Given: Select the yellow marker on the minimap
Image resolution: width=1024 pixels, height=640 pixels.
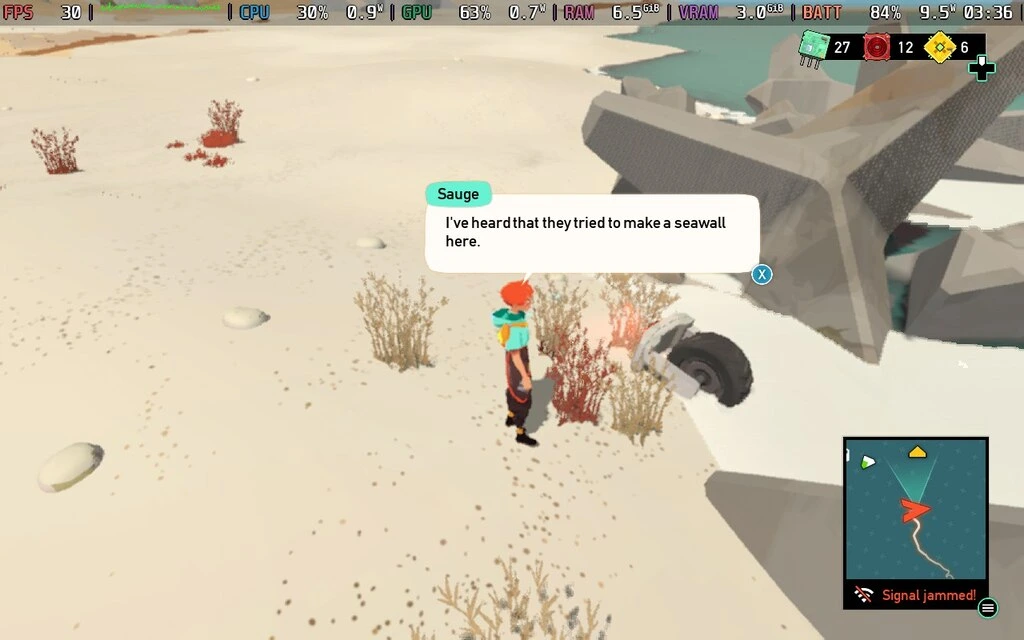Looking at the screenshot, I should click(x=916, y=453).
